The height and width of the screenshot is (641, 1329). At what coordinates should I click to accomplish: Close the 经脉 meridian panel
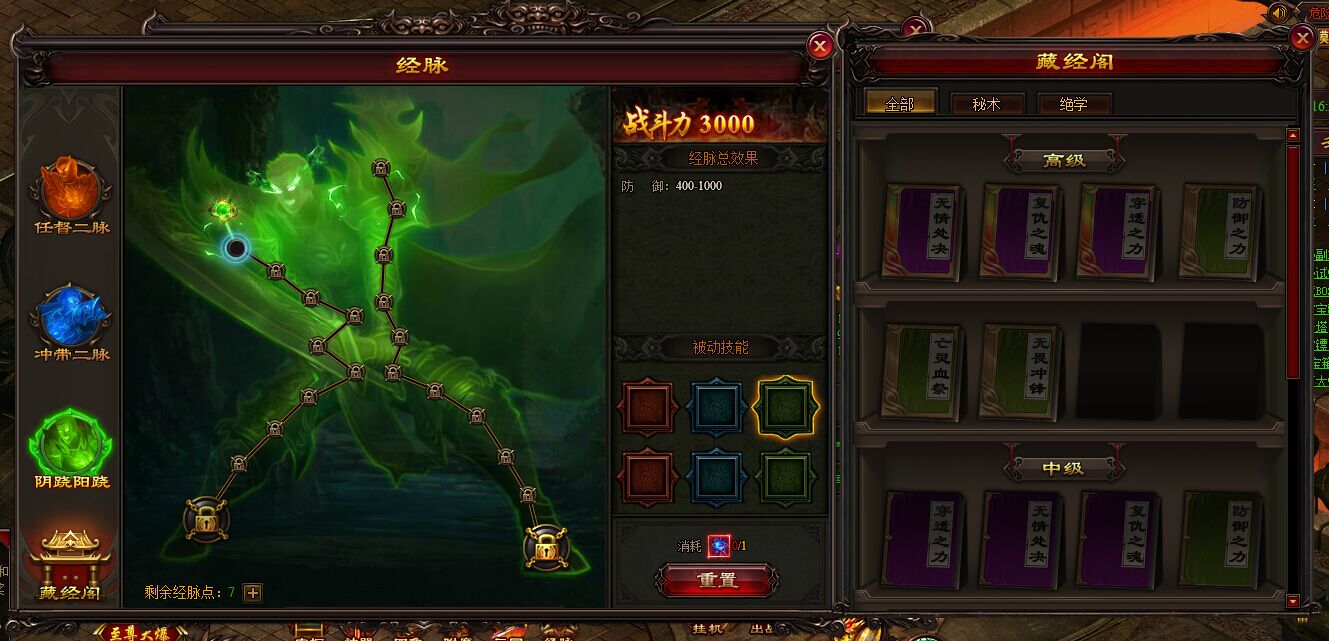coord(820,46)
